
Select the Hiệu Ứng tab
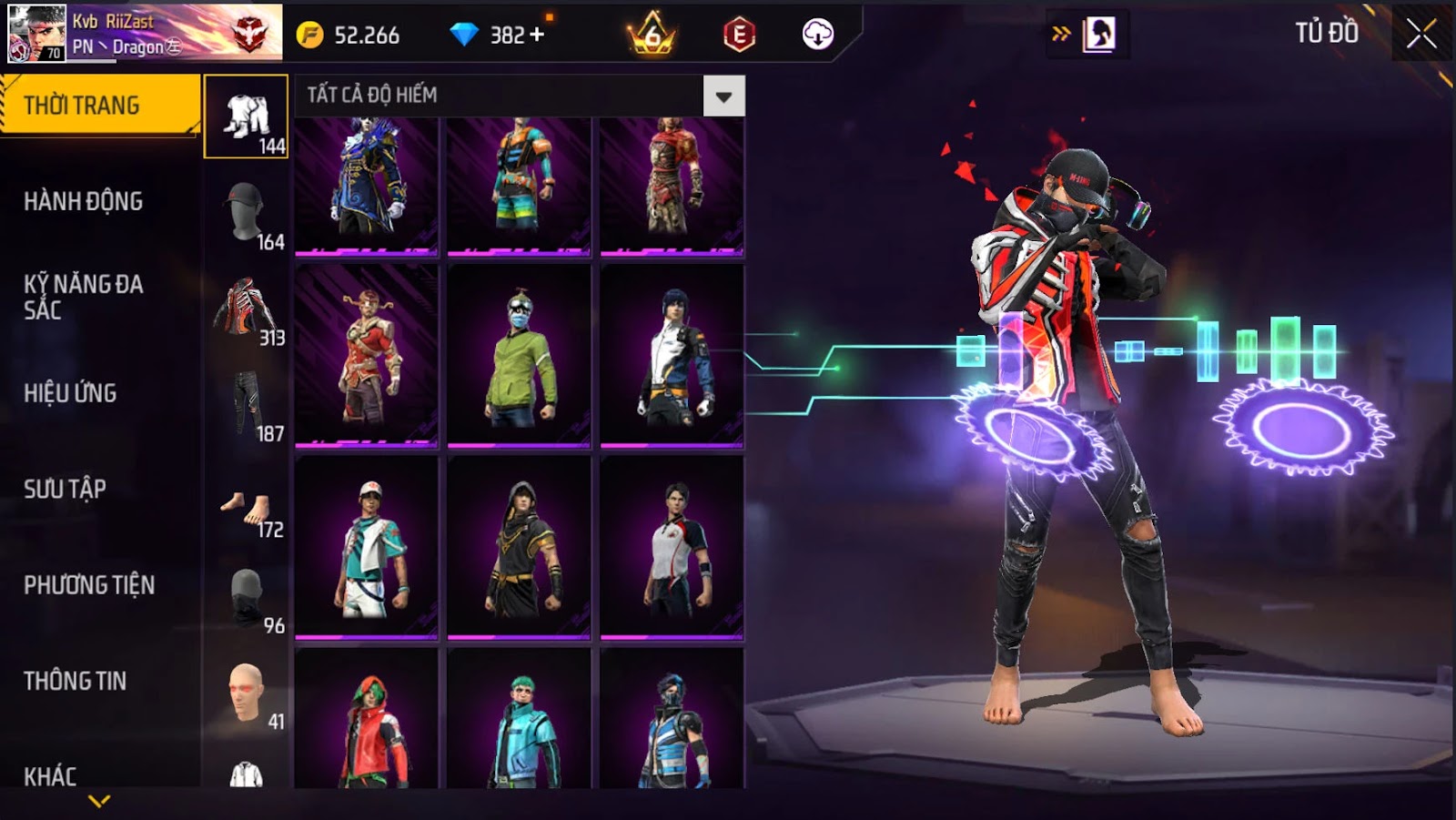(x=71, y=393)
